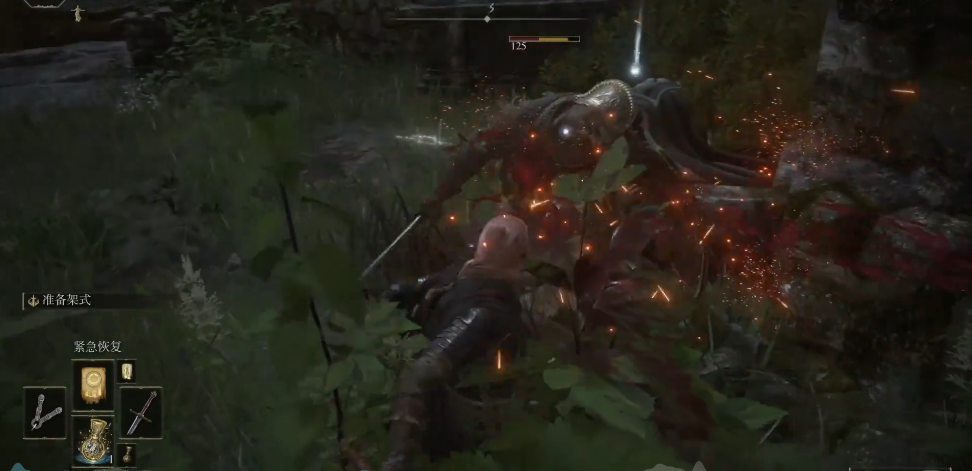
Task: Select the small flask next-item icon
Action: [128, 455]
